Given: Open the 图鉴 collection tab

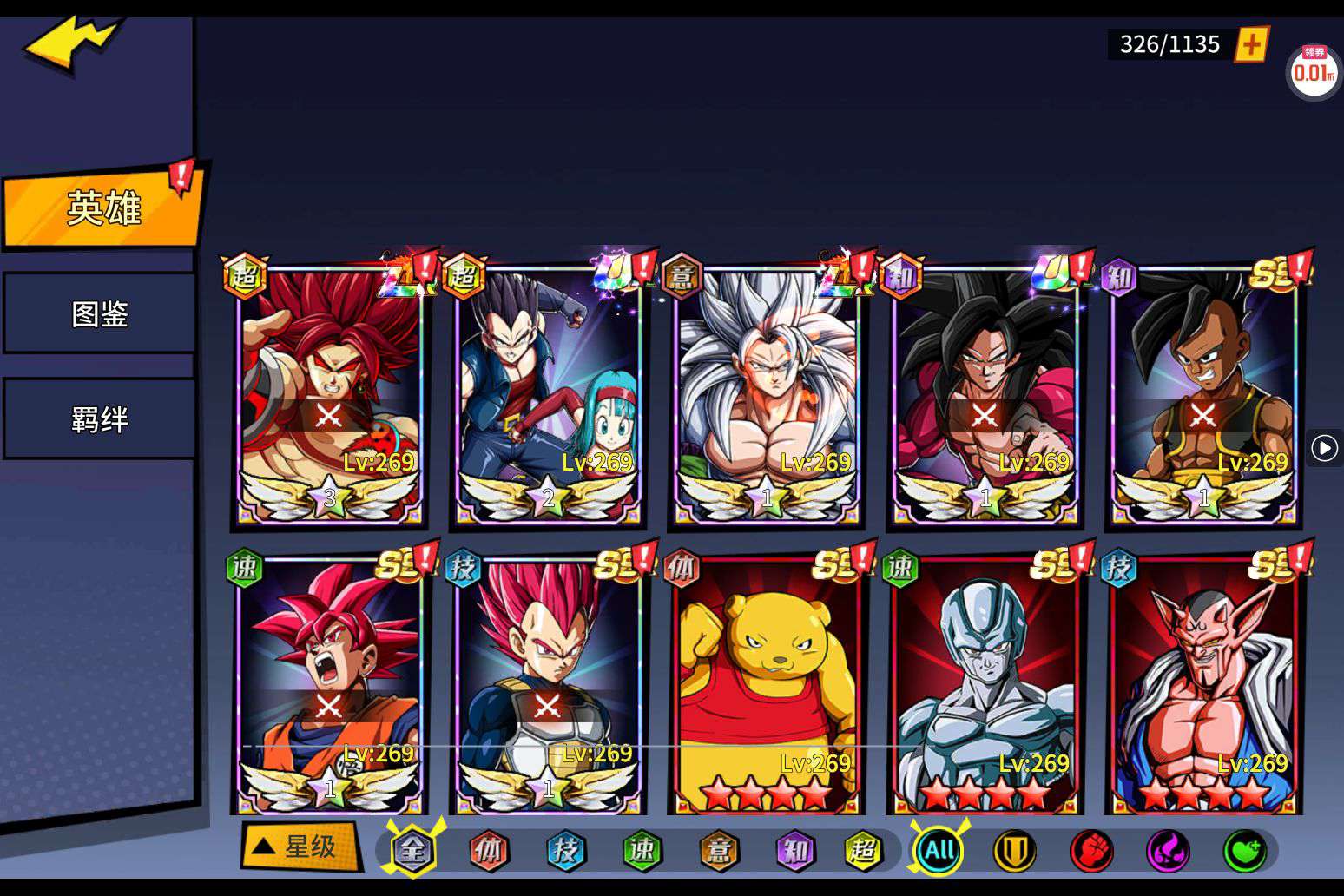Looking at the screenshot, I should tap(100, 313).
